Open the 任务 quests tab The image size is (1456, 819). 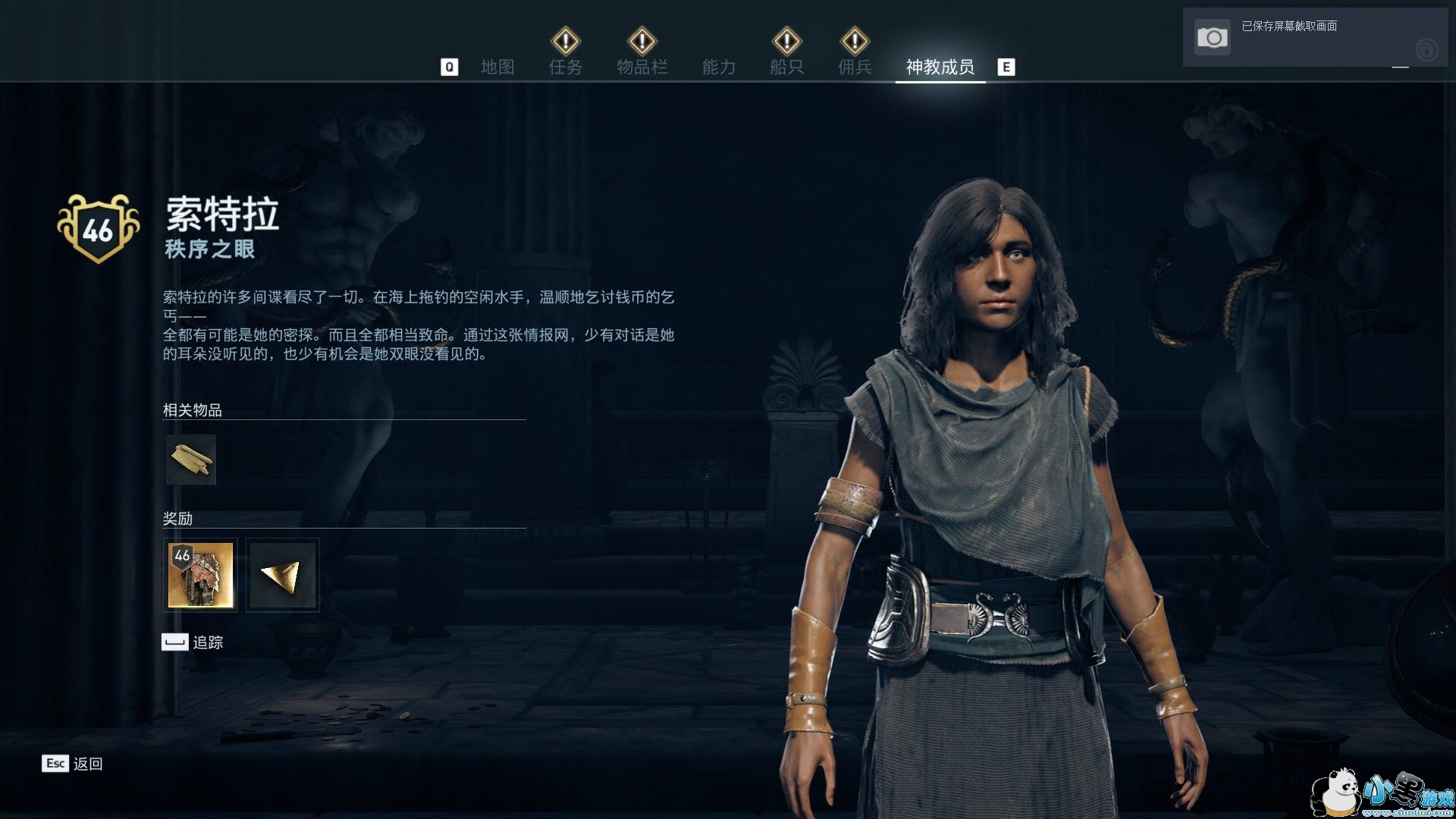point(566,67)
